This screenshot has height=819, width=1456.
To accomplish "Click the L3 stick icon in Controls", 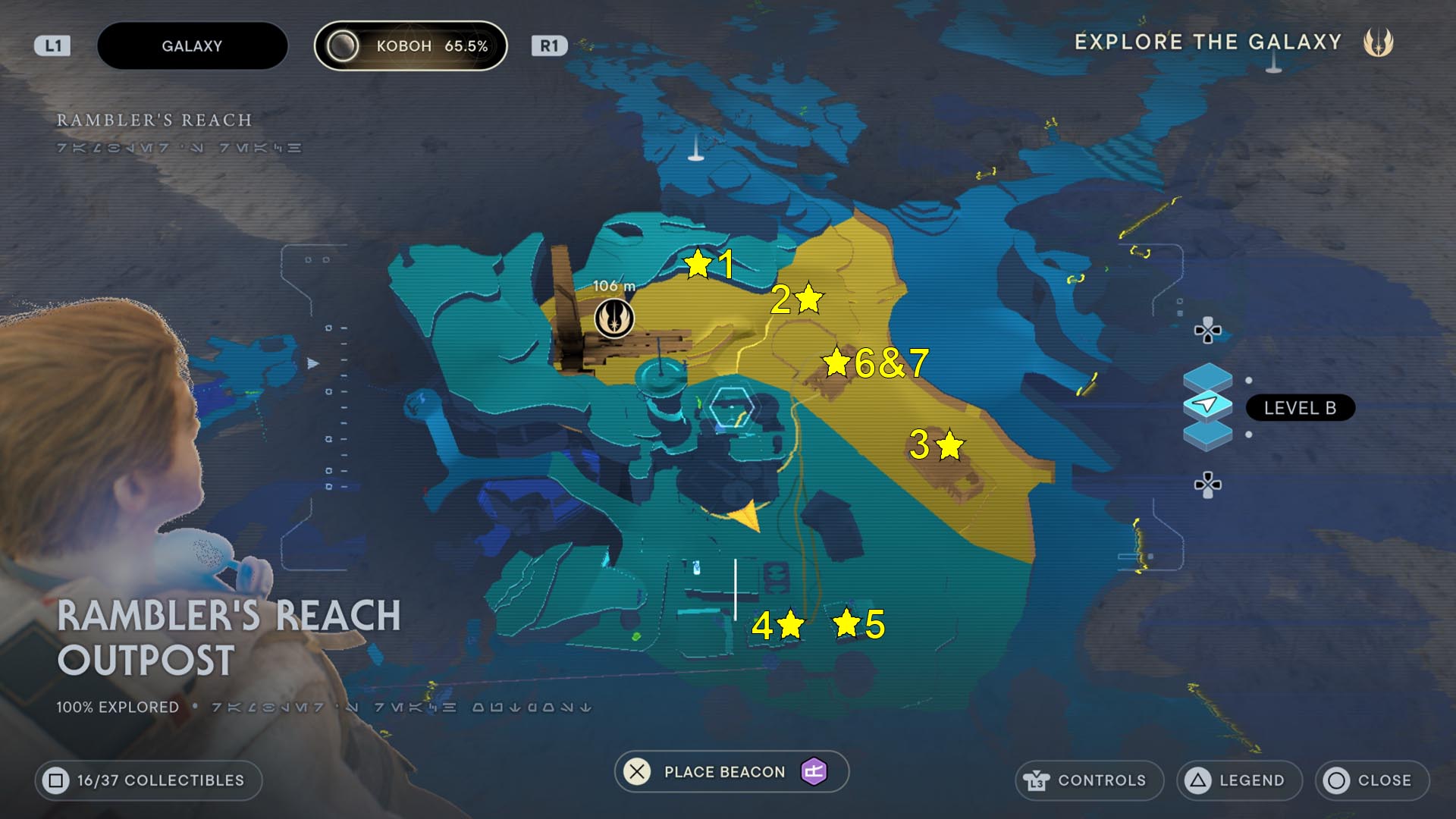I will (1037, 780).
